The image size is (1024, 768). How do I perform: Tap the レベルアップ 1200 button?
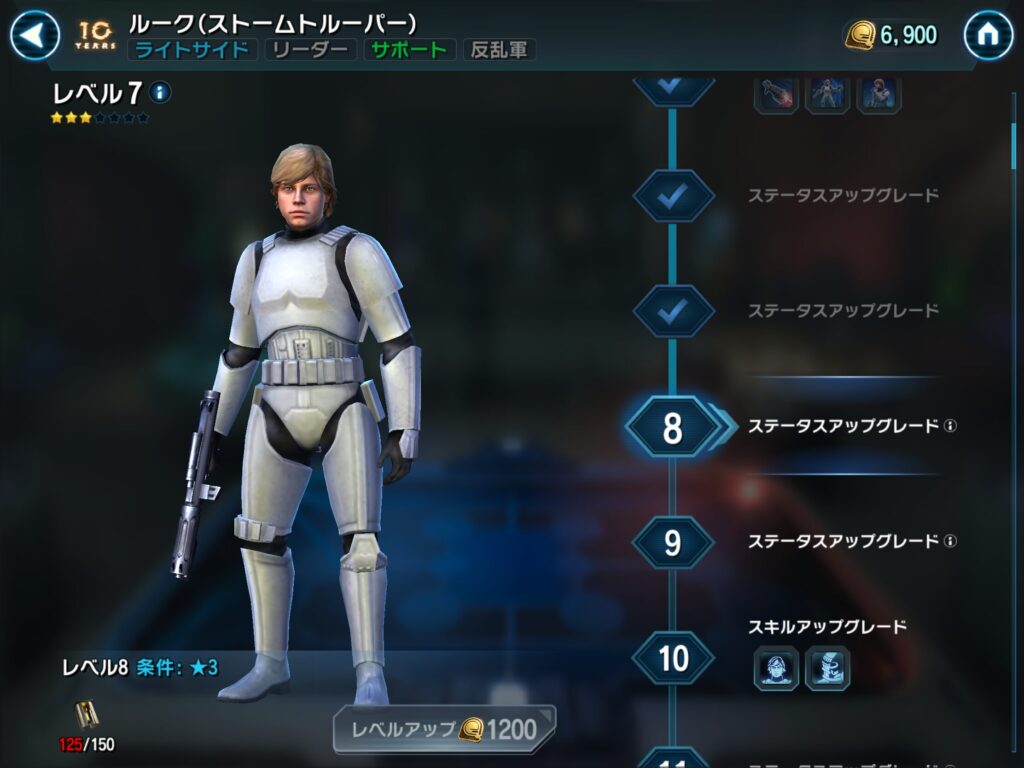[444, 729]
